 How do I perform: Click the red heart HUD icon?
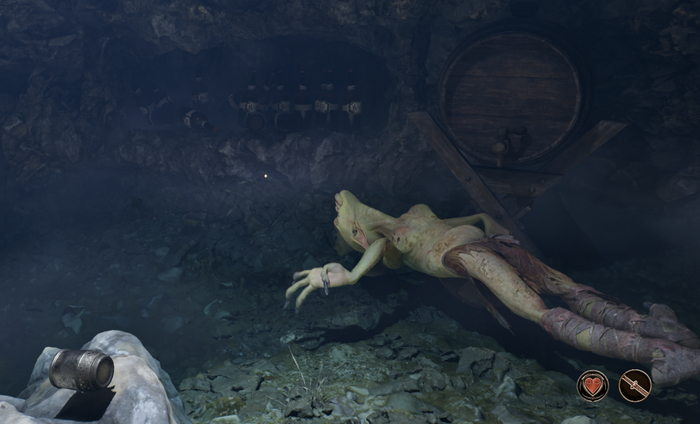[592, 385]
